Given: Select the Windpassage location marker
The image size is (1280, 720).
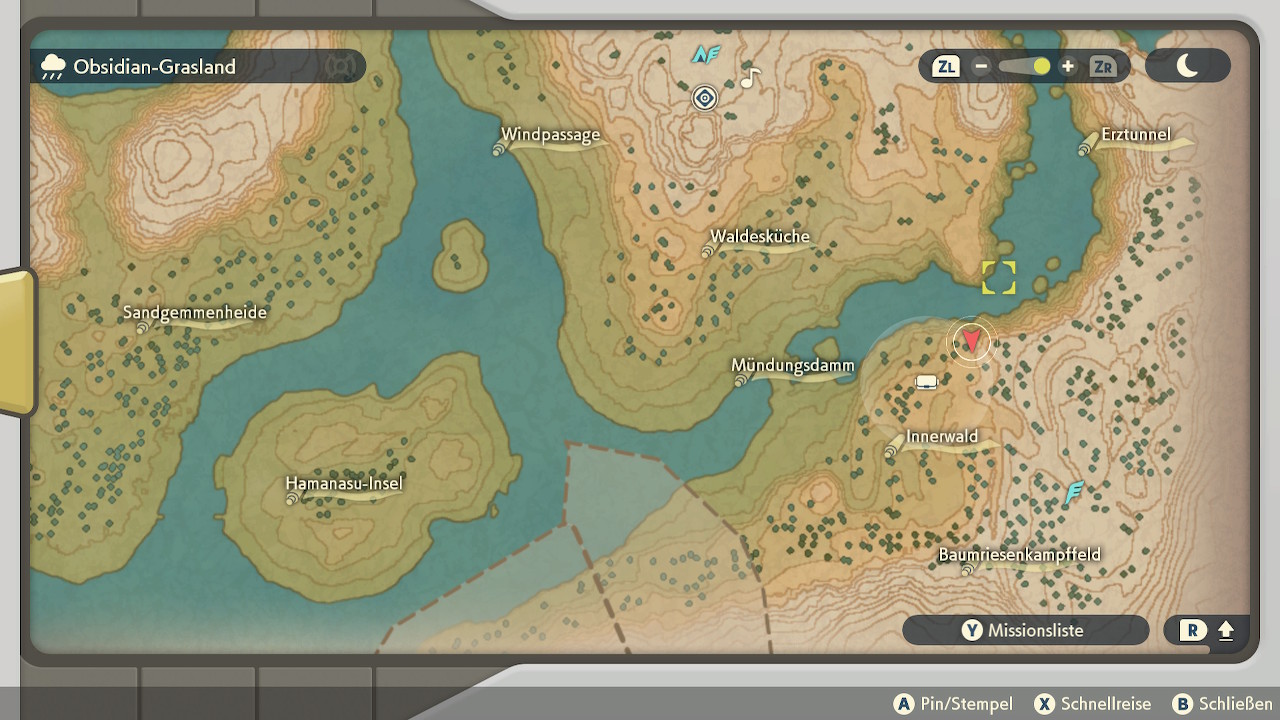Looking at the screenshot, I should [x=499, y=149].
